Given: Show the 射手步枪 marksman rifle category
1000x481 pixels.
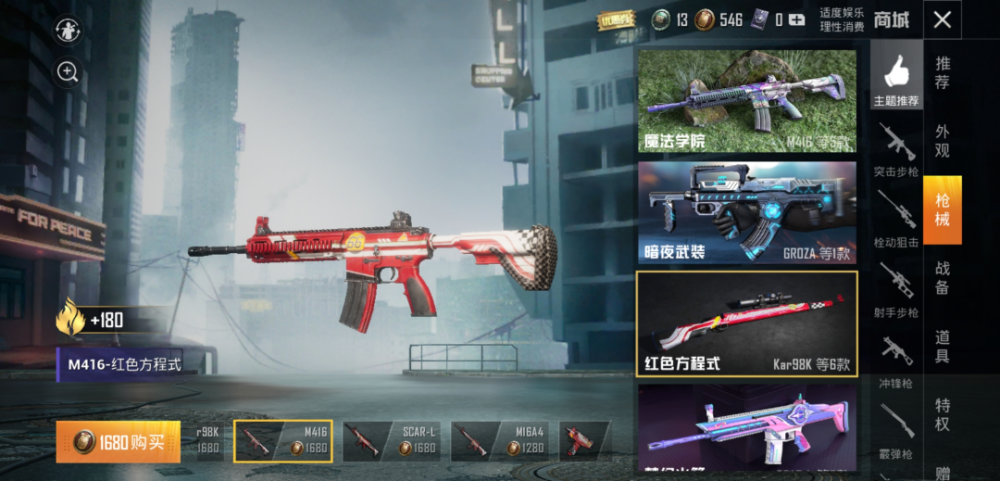Looking at the screenshot, I should 896,289.
